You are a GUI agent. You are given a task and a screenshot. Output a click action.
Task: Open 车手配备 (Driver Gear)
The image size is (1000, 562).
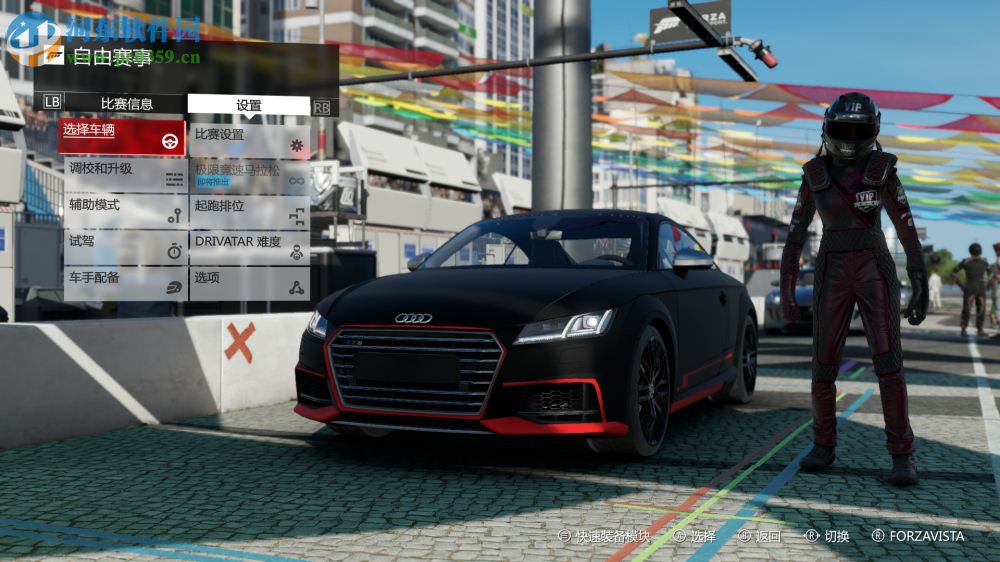[124, 283]
